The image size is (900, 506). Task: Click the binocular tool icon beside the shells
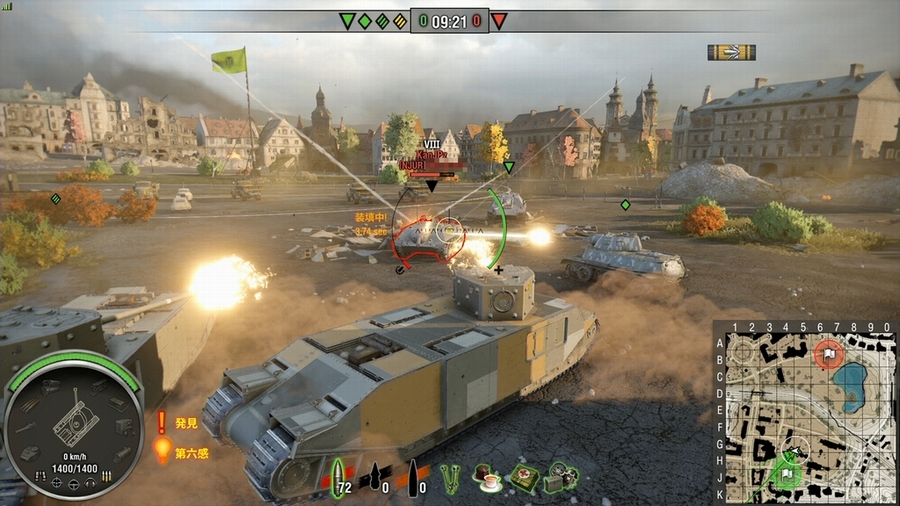(451, 476)
